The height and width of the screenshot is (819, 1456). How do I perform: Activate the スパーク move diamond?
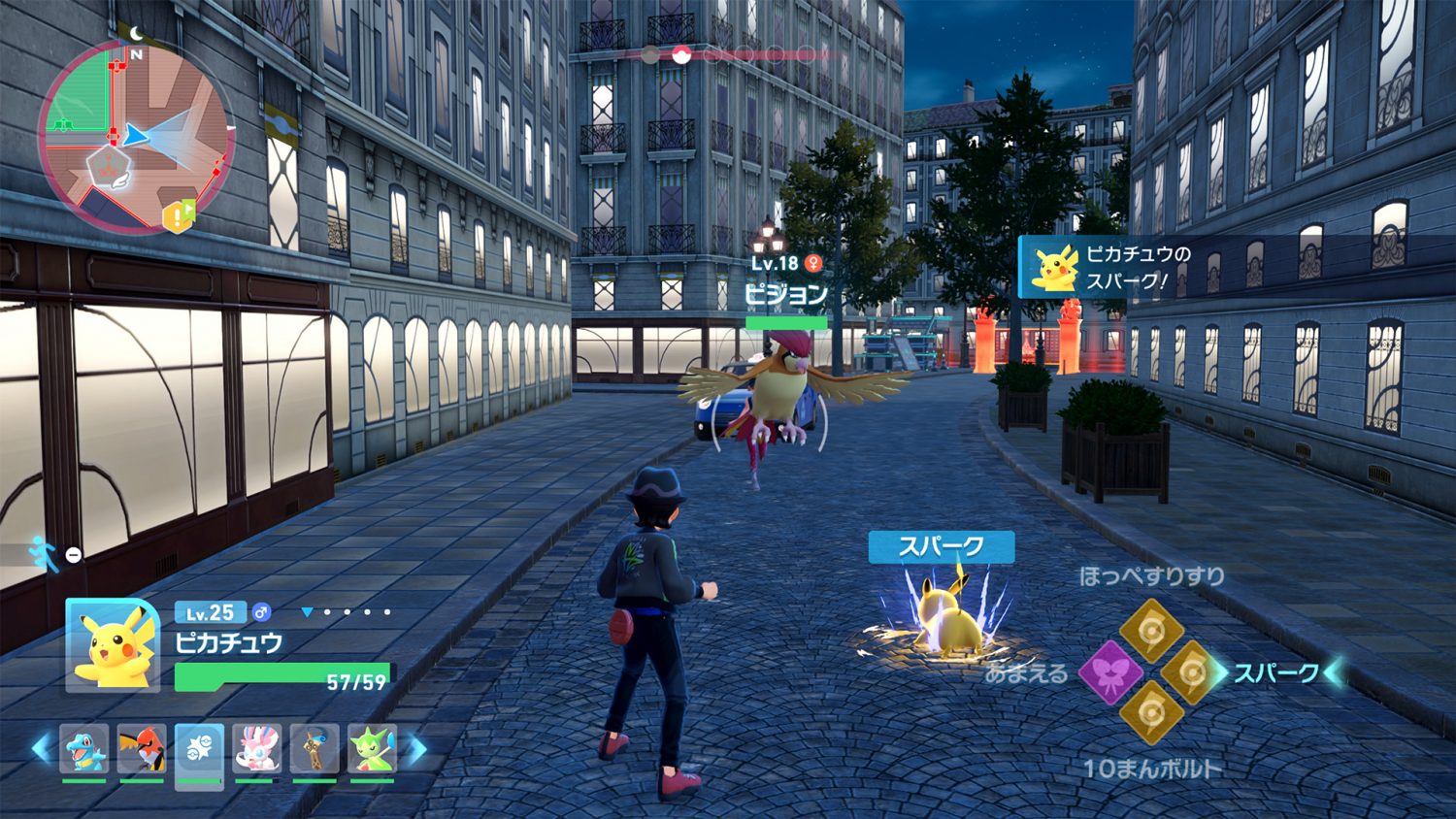point(1190,672)
